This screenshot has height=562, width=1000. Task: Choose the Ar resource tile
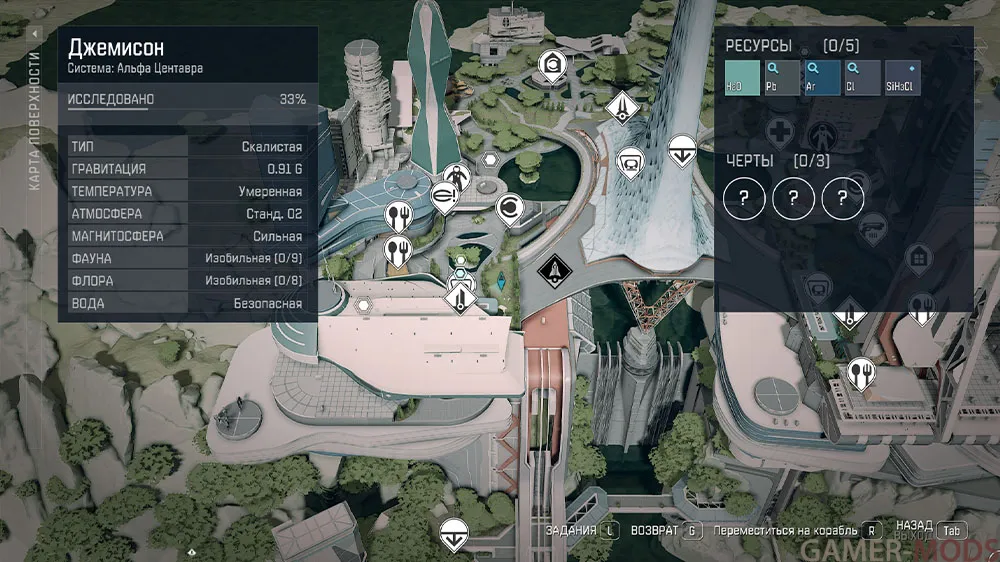[823, 77]
